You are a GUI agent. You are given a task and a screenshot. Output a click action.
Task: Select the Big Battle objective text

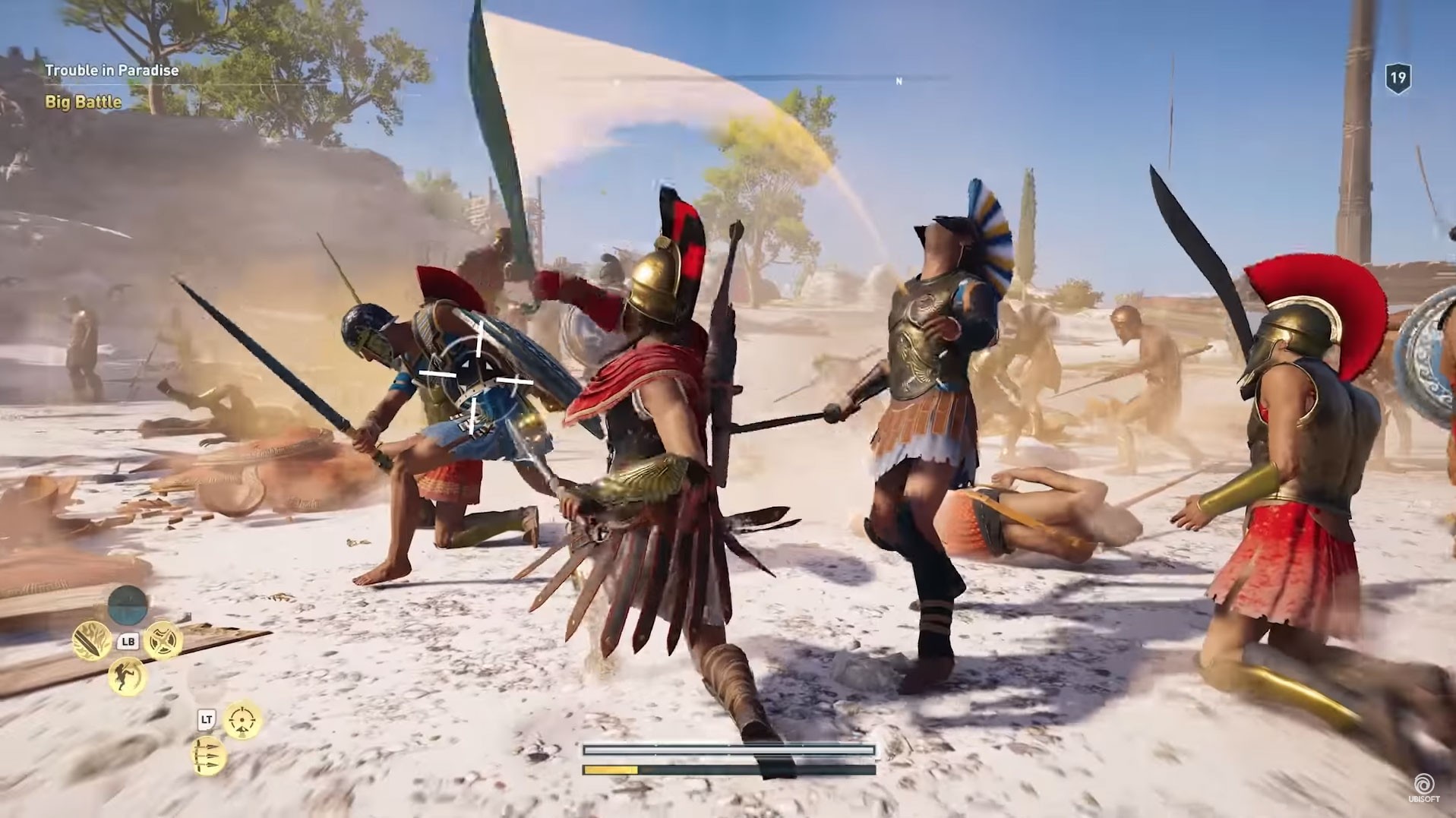(83, 102)
